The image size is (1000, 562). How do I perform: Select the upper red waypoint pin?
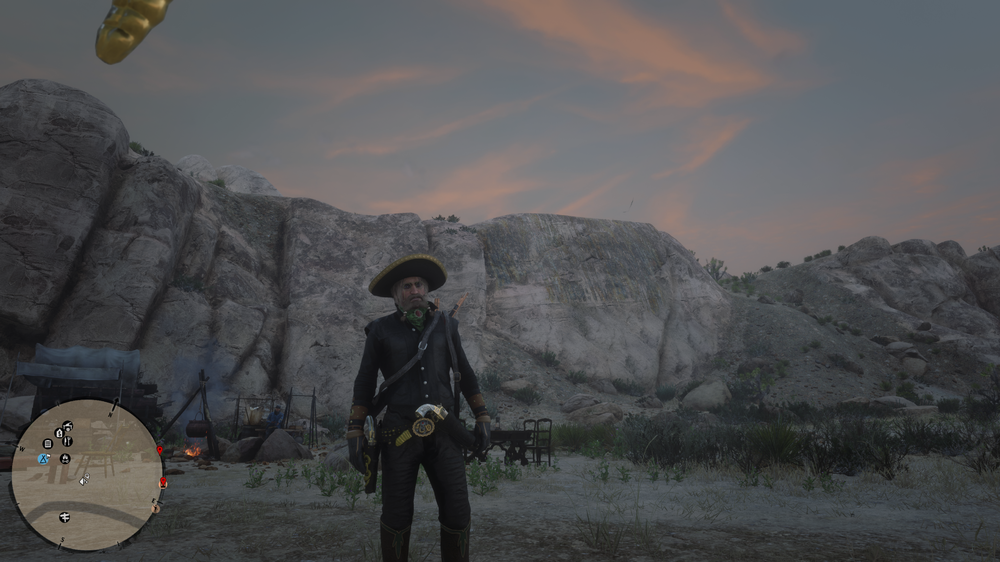point(159,450)
